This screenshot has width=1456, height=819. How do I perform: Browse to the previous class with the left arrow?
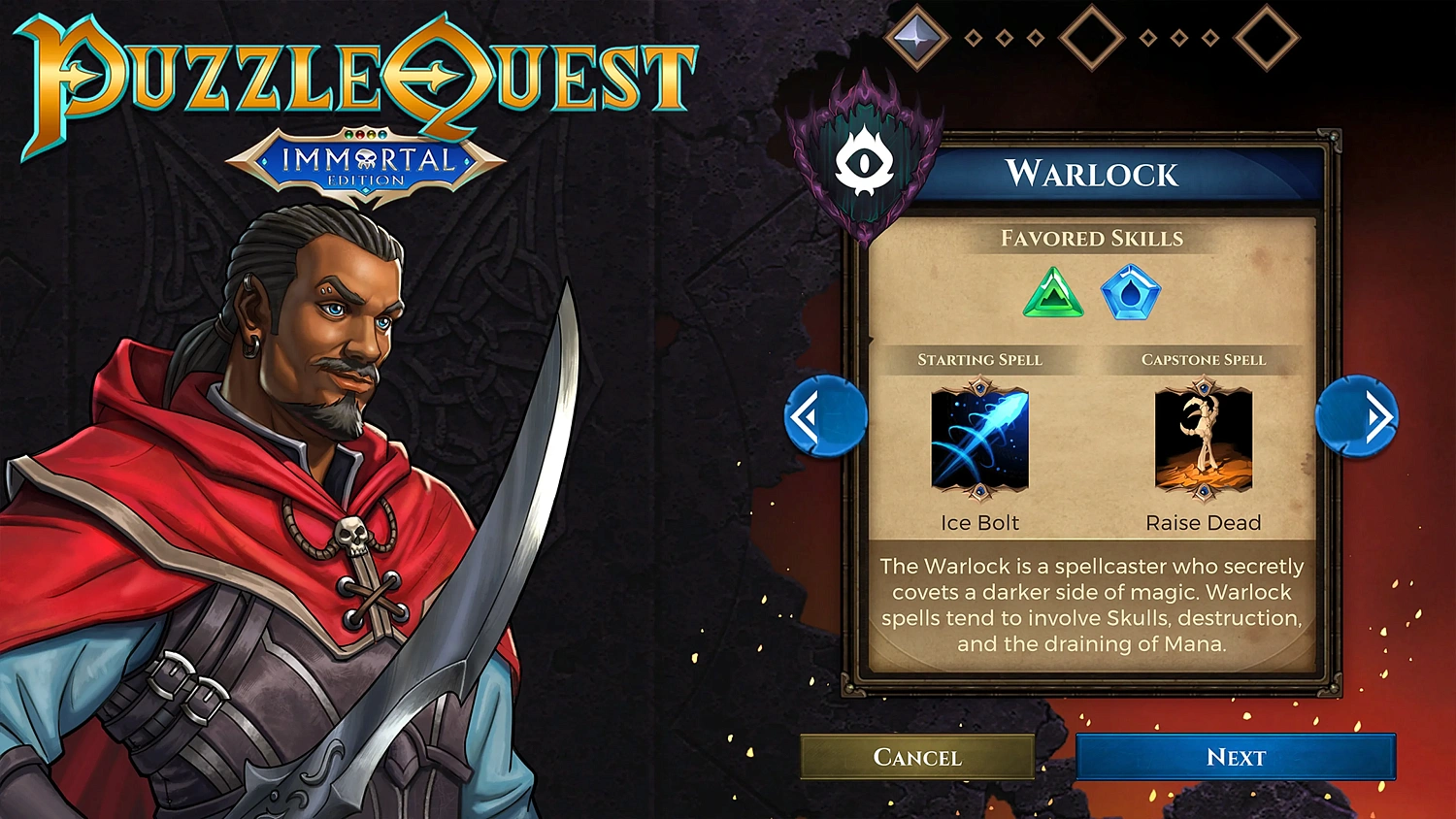click(x=826, y=415)
